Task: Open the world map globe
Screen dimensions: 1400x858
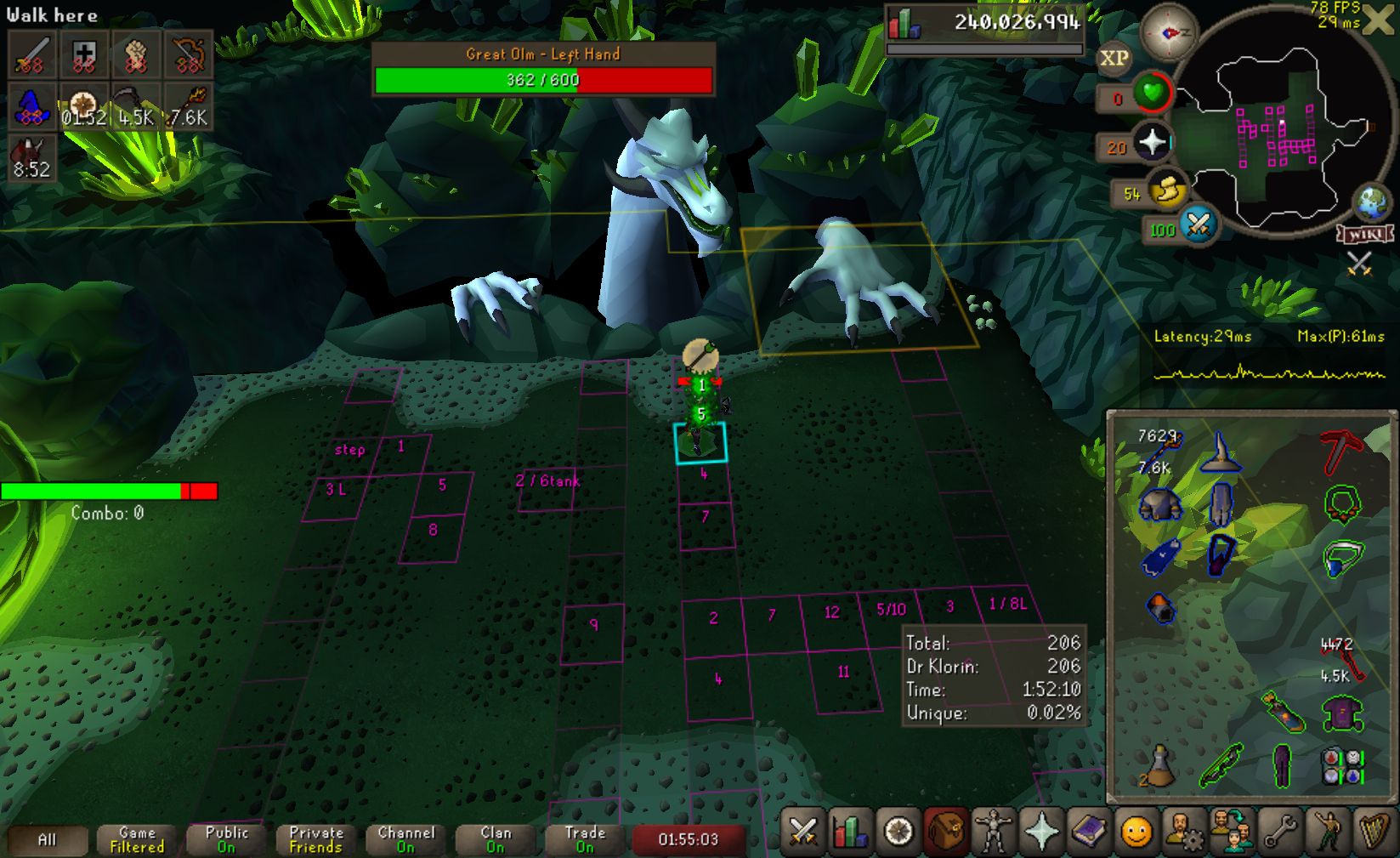Action: pyautogui.click(x=1371, y=202)
